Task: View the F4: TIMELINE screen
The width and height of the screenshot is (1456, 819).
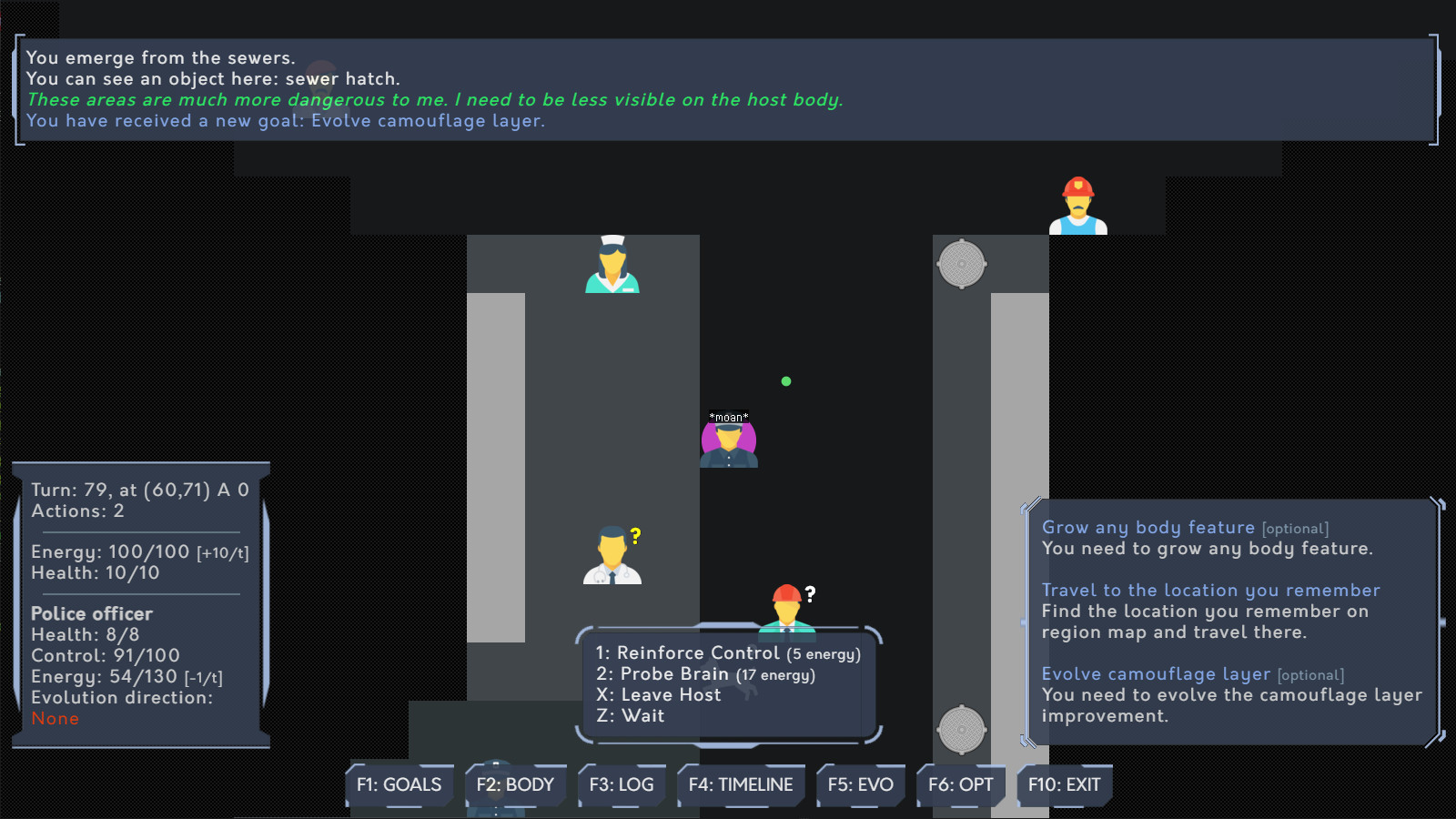Action: [741, 784]
